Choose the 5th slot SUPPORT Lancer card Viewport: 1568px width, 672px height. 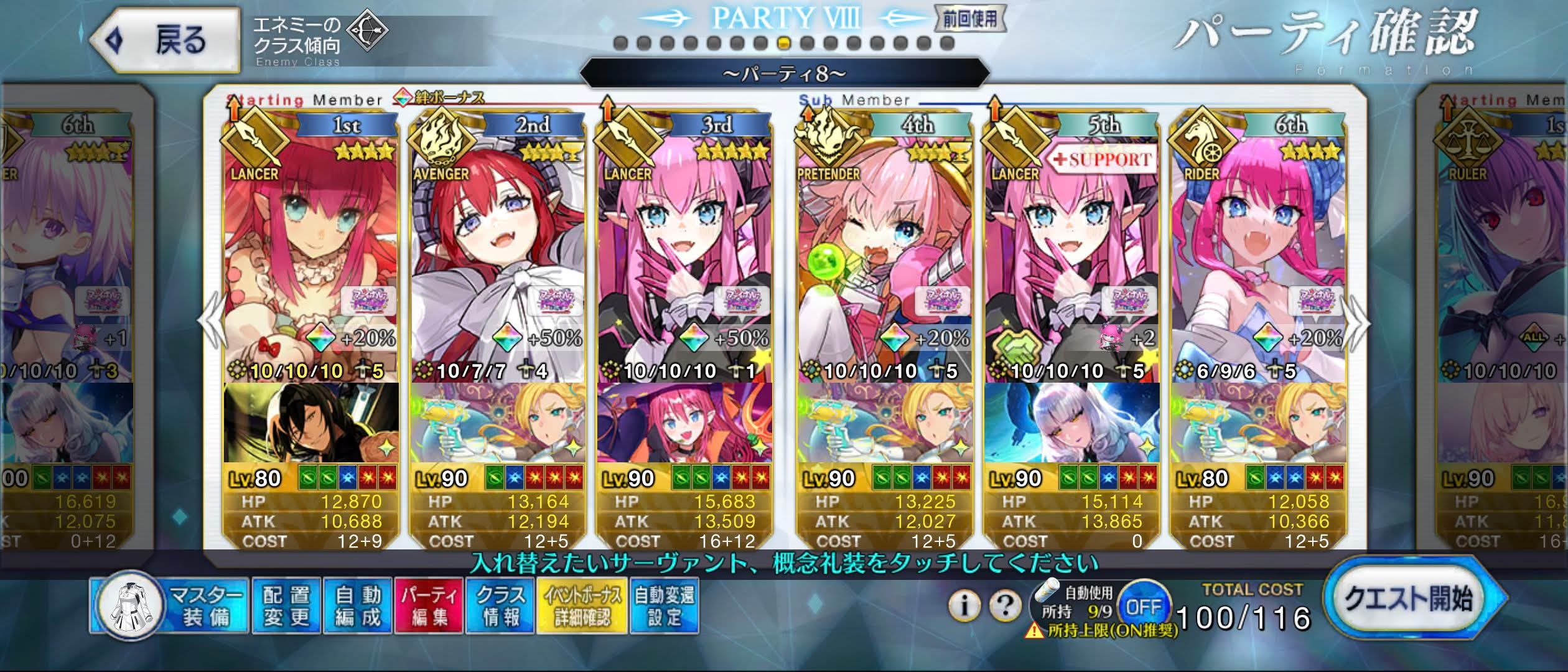click(1071, 249)
